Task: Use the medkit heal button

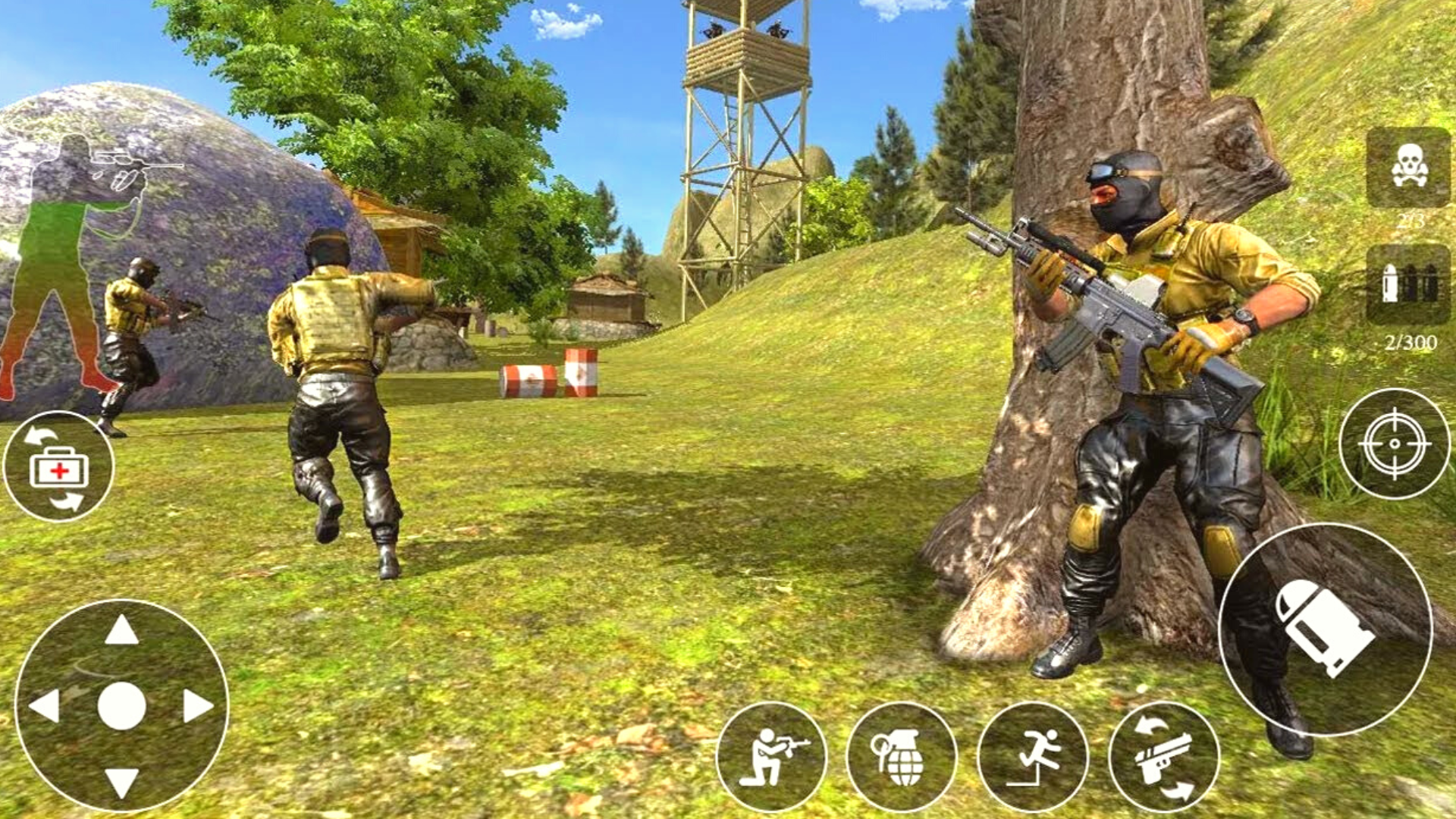Action: 58,466
